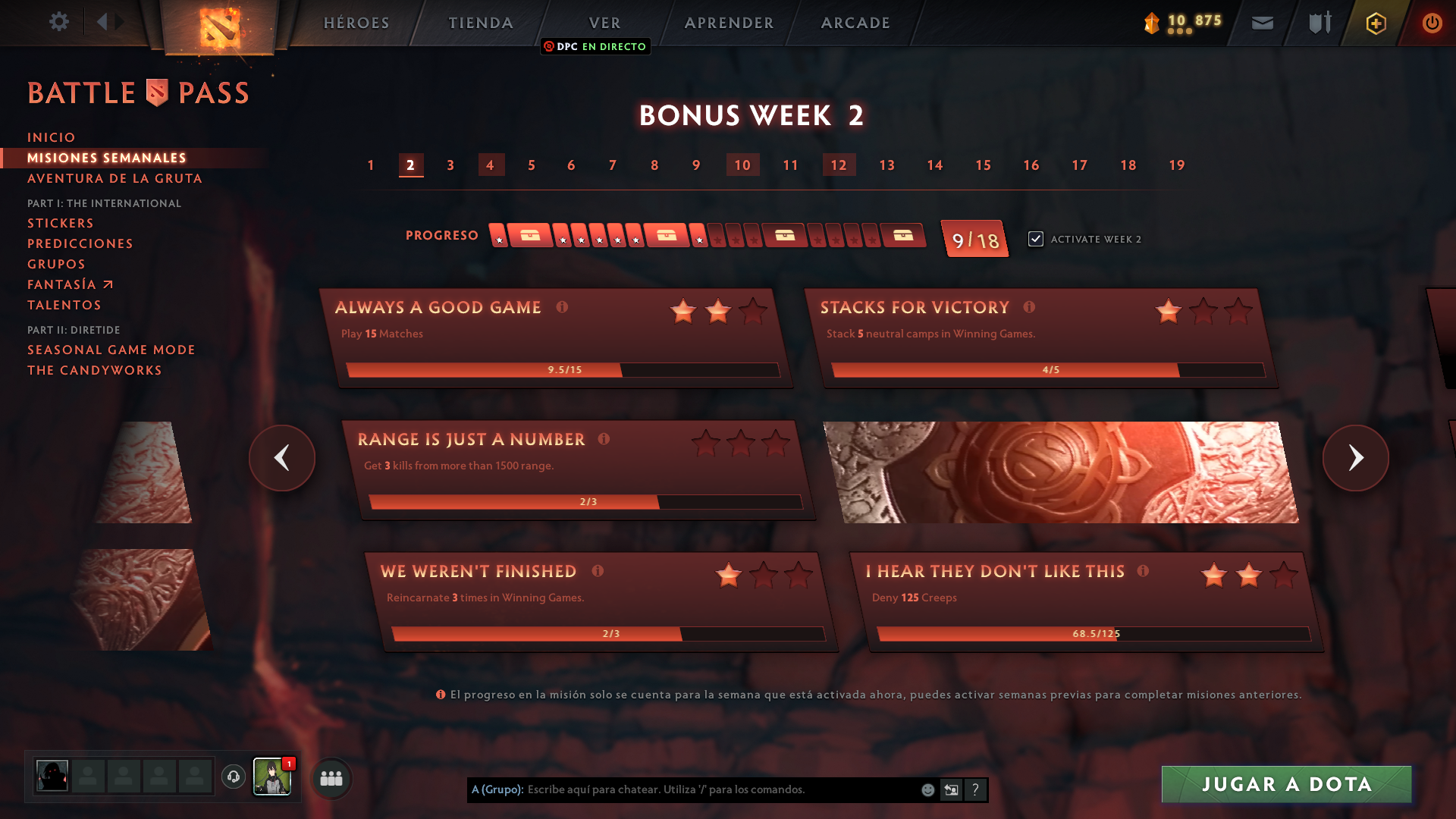Select the week 10 tab

(742, 165)
